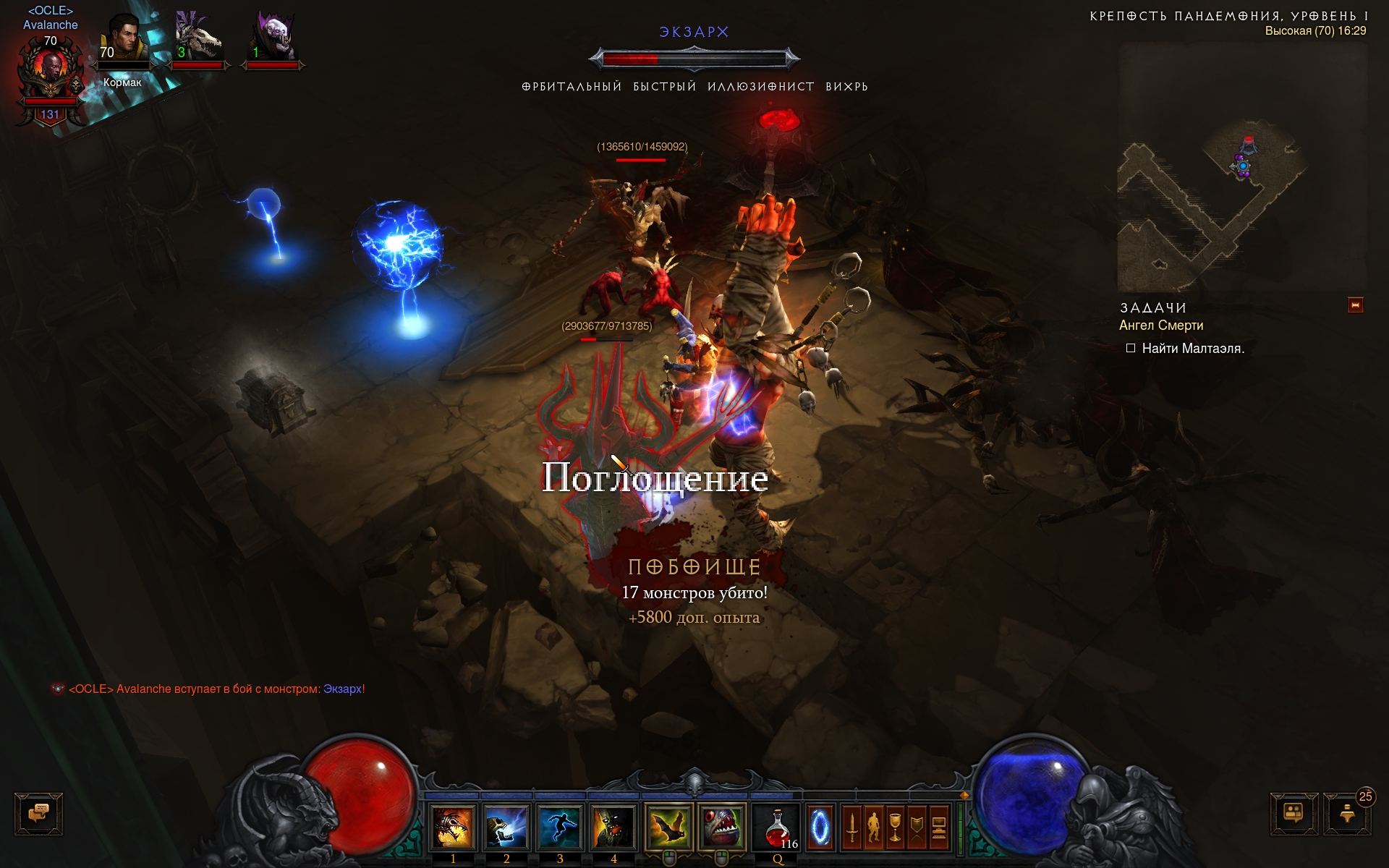Viewport: 1389px width, 868px height.
Task: Open the blue town portal
Action: click(x=820, y=827)
